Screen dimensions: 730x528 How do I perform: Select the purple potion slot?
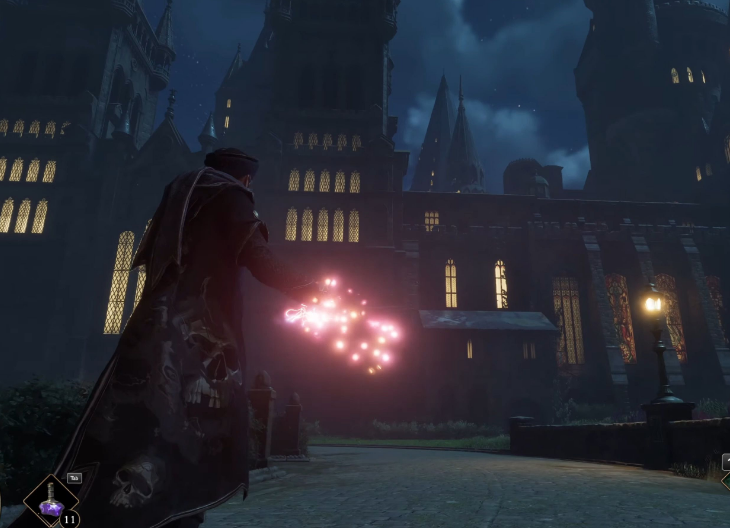pos(51,503)
